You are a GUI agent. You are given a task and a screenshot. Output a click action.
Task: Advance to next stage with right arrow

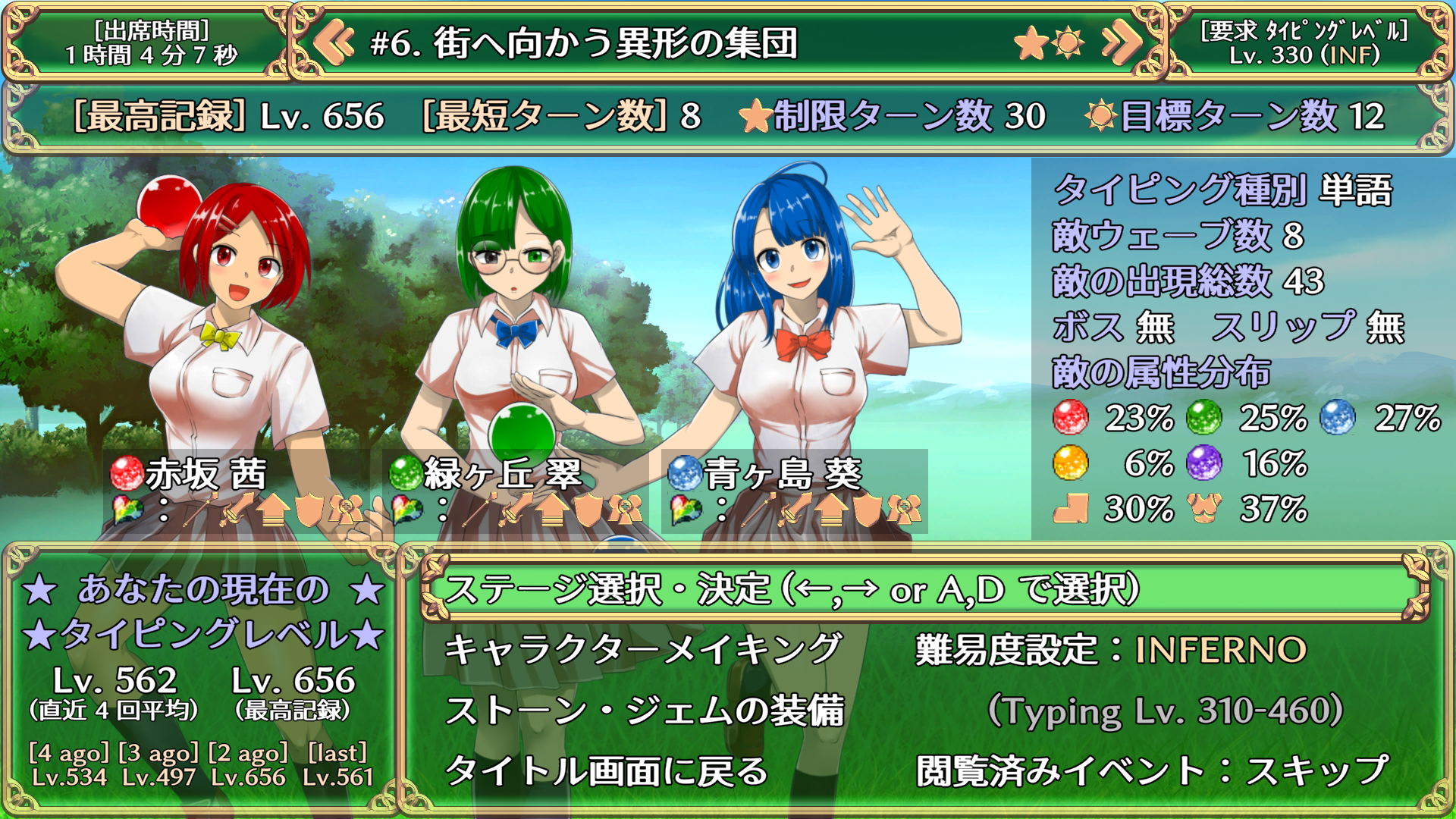[x=1122, y=42]
